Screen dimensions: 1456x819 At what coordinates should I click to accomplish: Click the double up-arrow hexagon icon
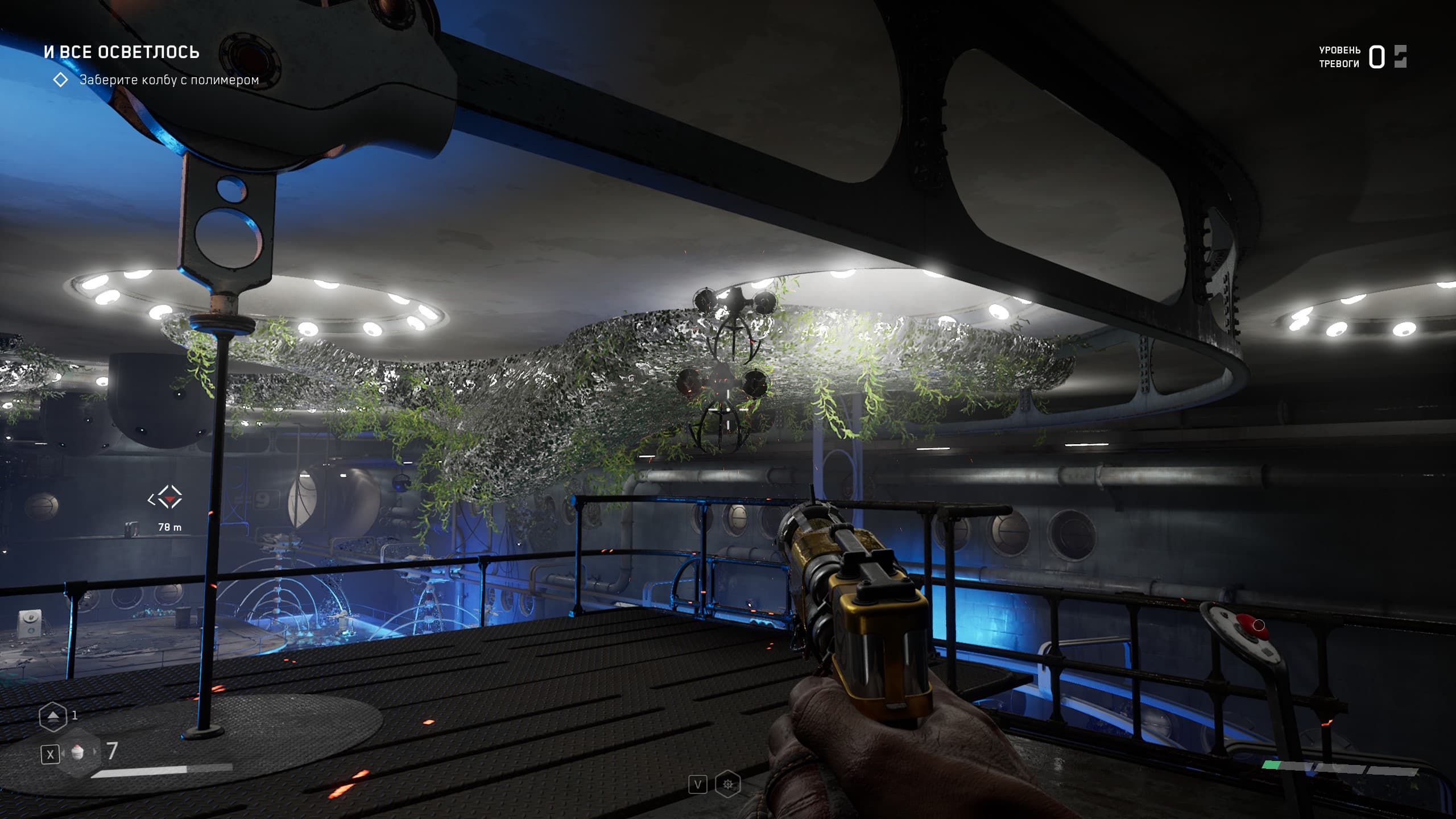52,717
